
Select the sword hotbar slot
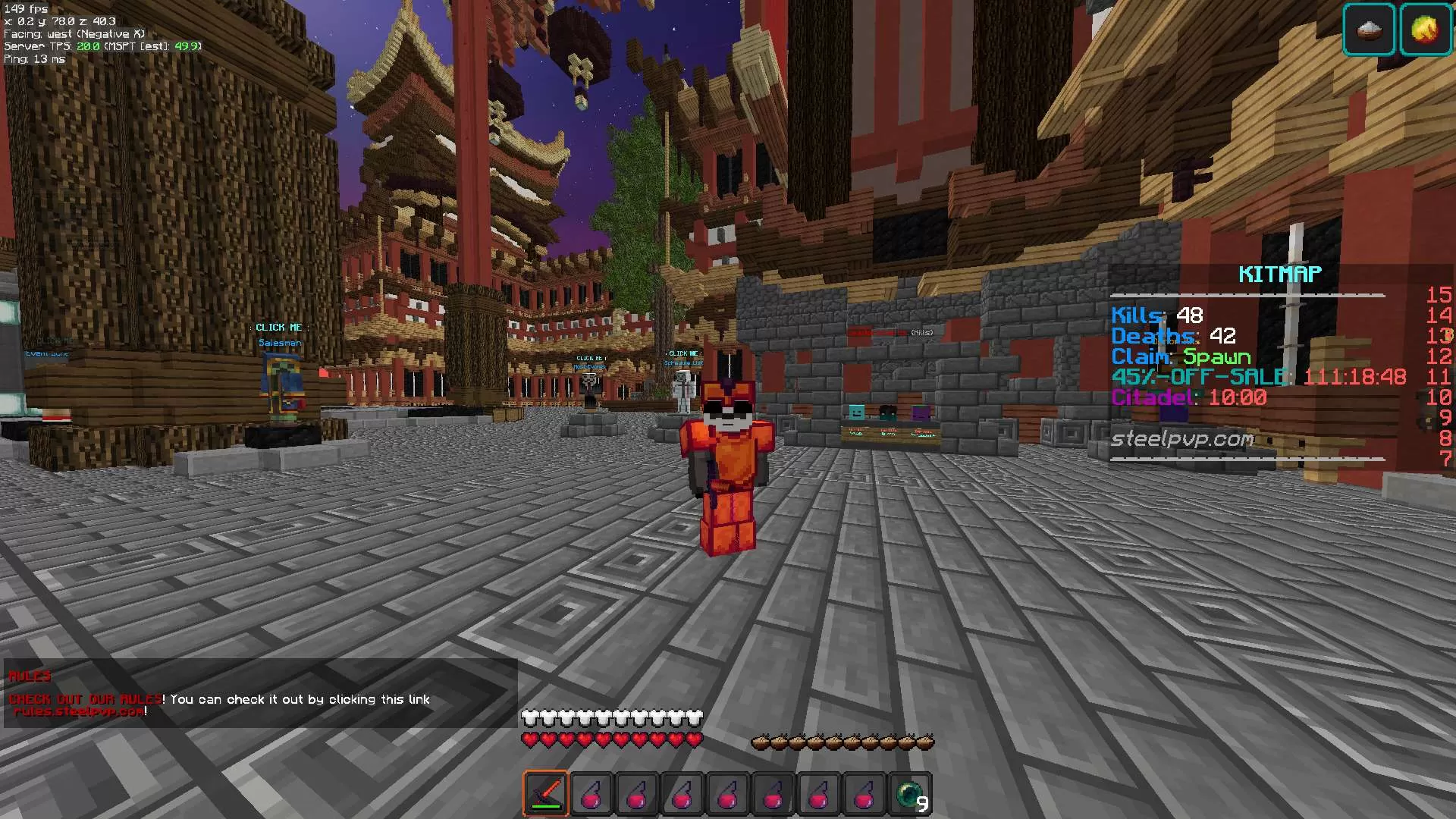click(x=545, y=794)
